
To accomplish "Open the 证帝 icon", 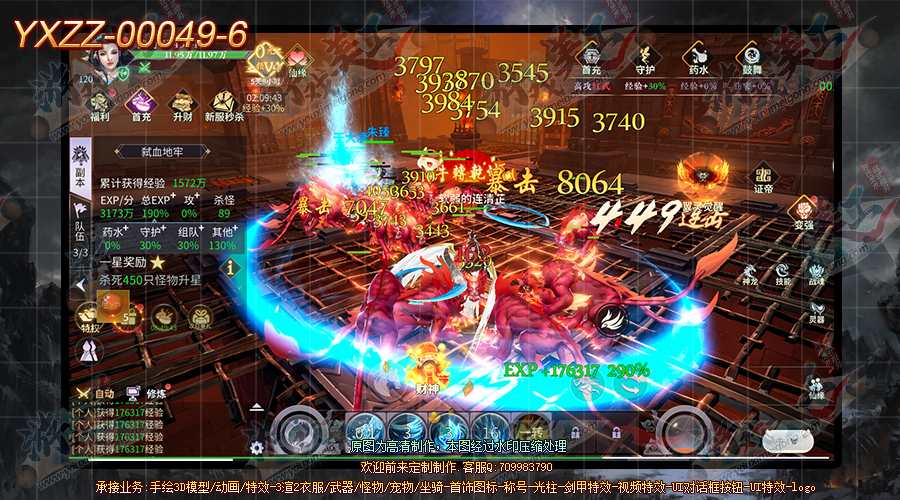I will pos(764,176).
